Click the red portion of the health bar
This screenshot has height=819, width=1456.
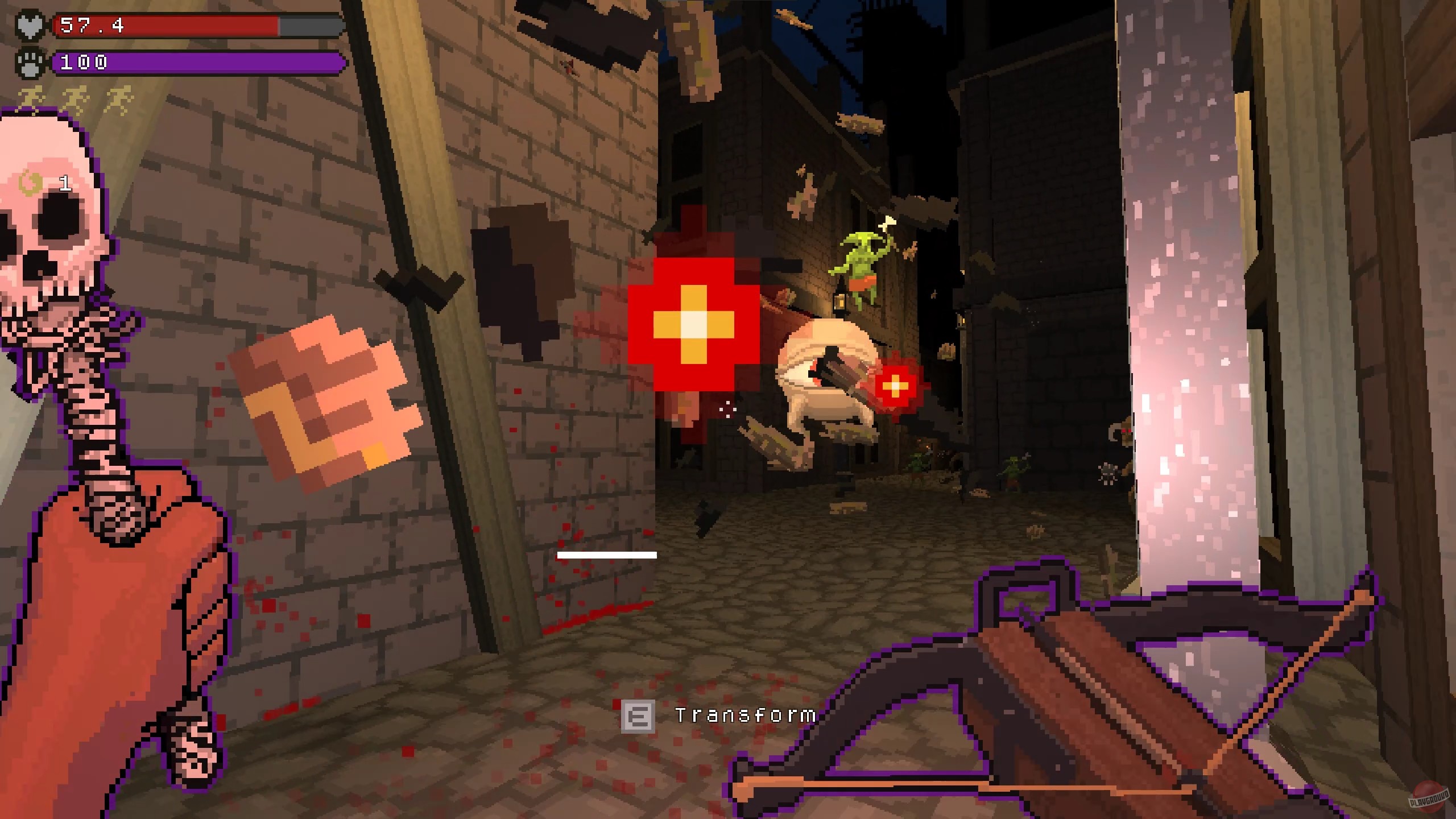[165, 25]
